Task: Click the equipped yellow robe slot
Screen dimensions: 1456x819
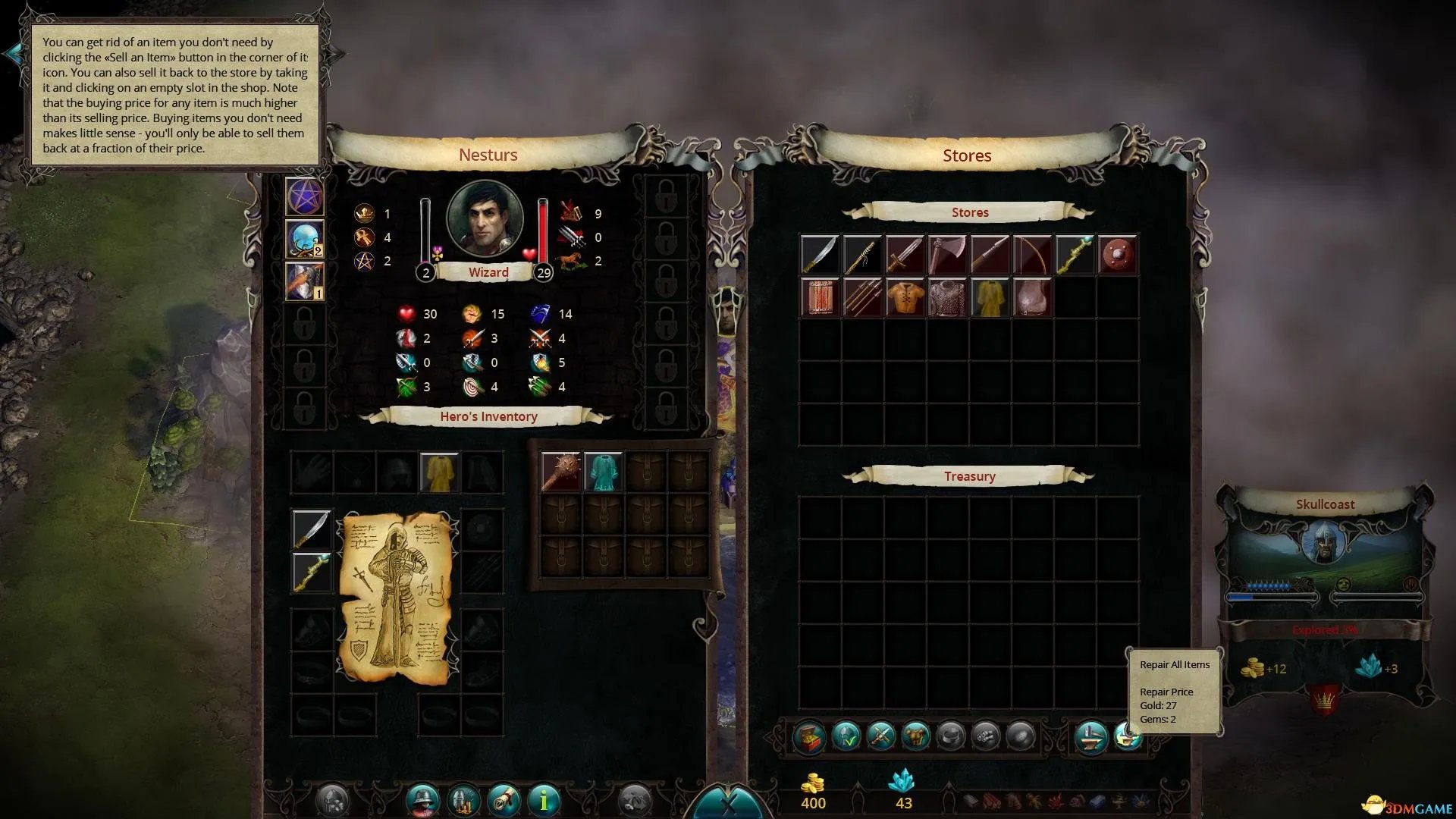Action: [438, 472]
